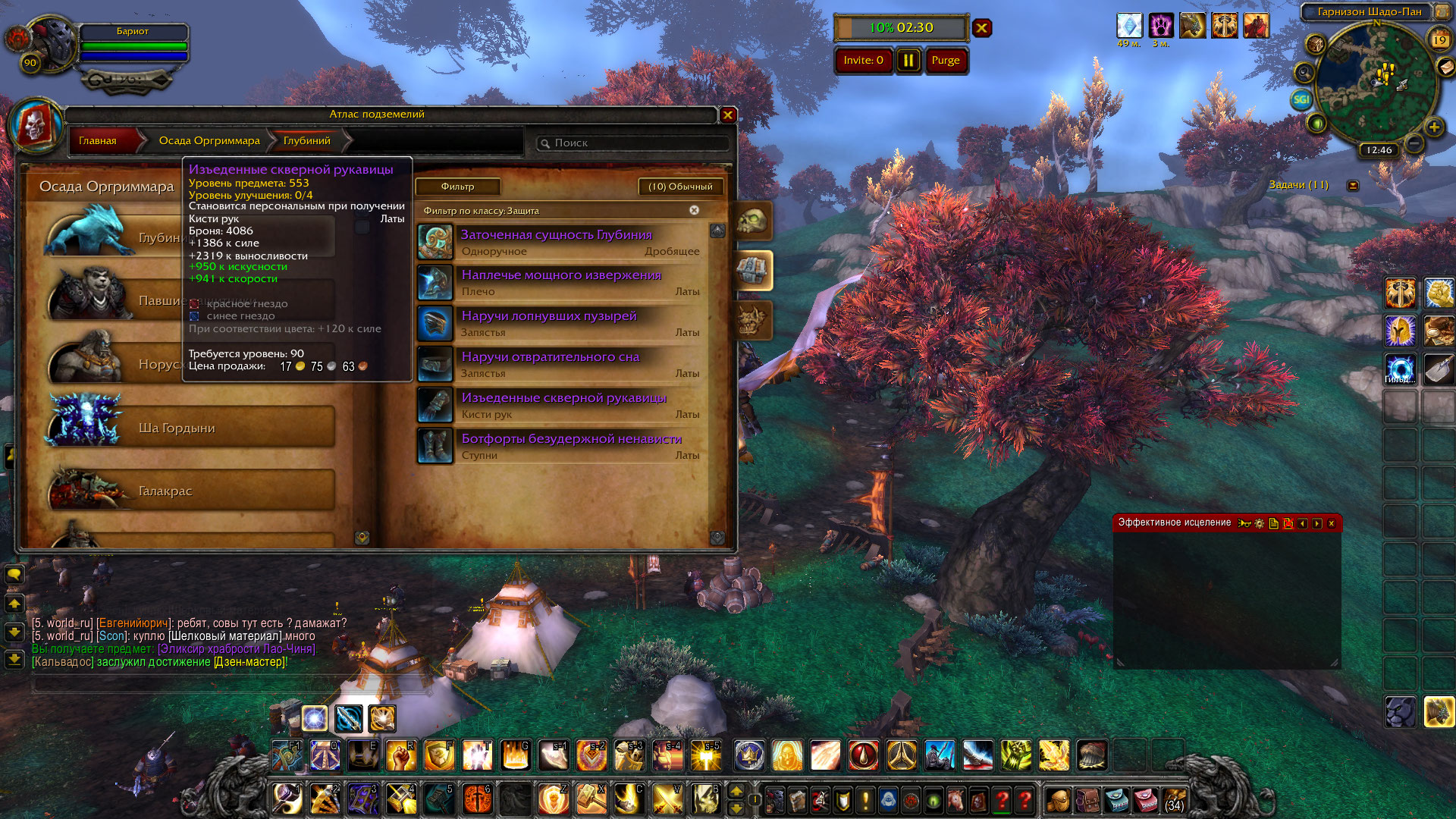Close the 10% 02:30 timer bar
This screenshot has width=1456, height=819.
(x=982, y=28)
